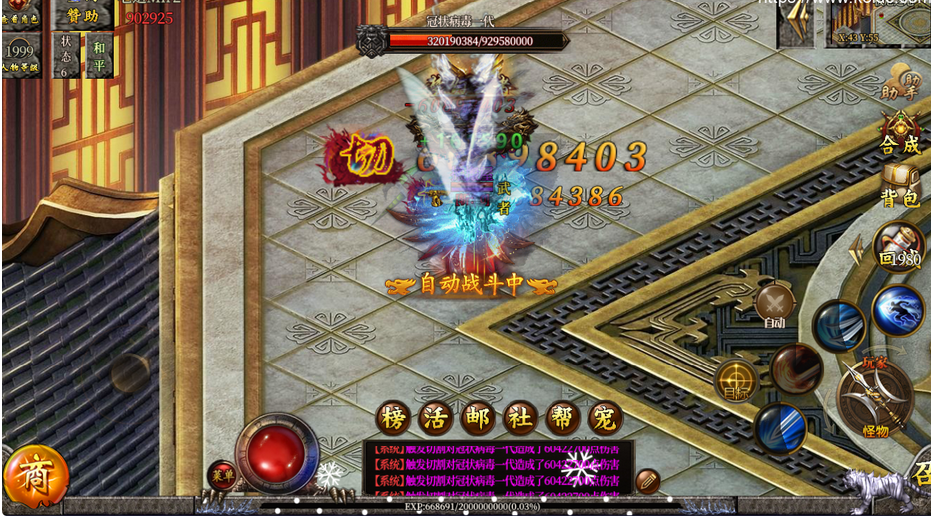931x518 pixels.
Task: Open the 合成 crafting menu
Action: [x=899, y=134]
